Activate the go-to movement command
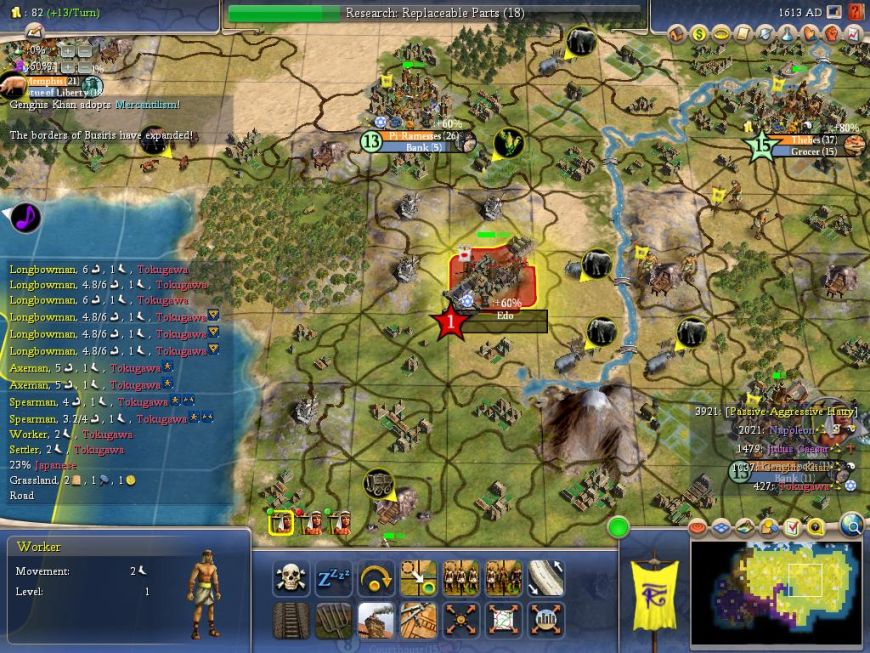 [x=418, y=578]
